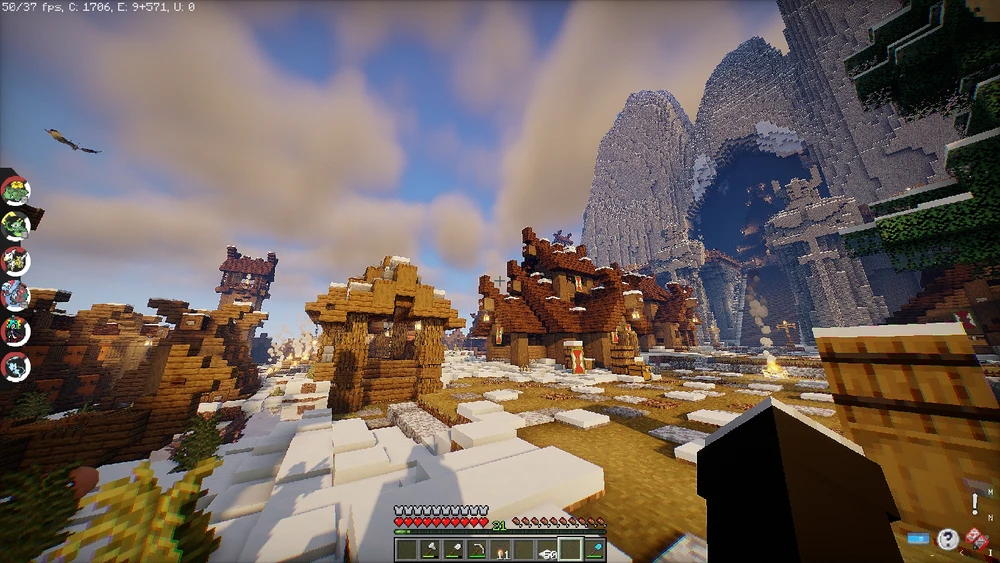1000x563 pixels.
Task: Select the iron pickaxe hotbar slot
Action: 476,549
